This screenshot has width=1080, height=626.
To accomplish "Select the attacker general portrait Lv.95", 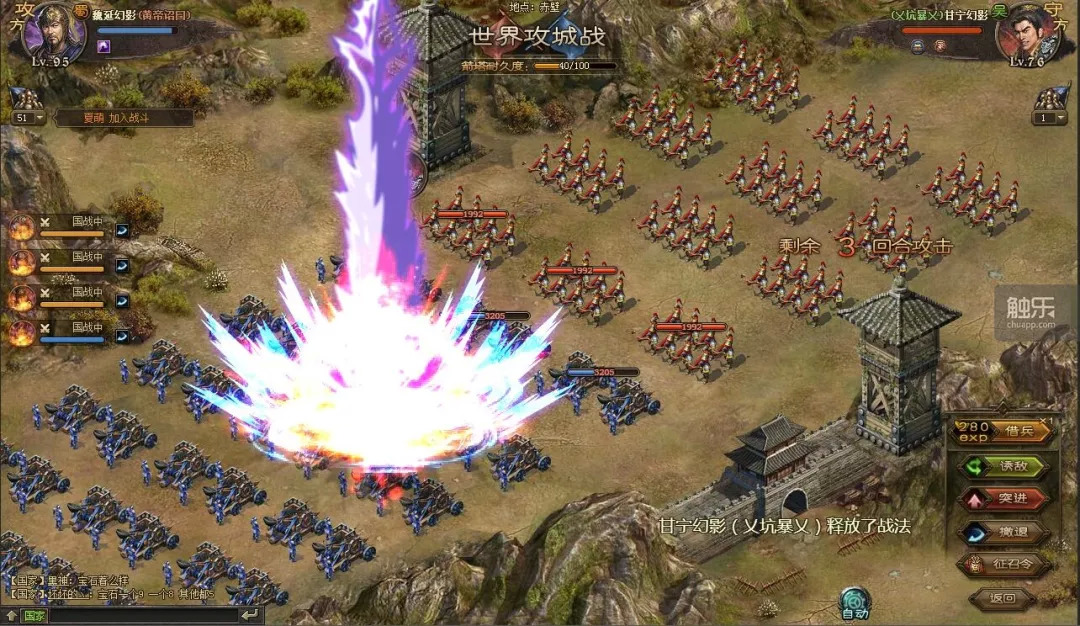I will [x=50, y=30].
